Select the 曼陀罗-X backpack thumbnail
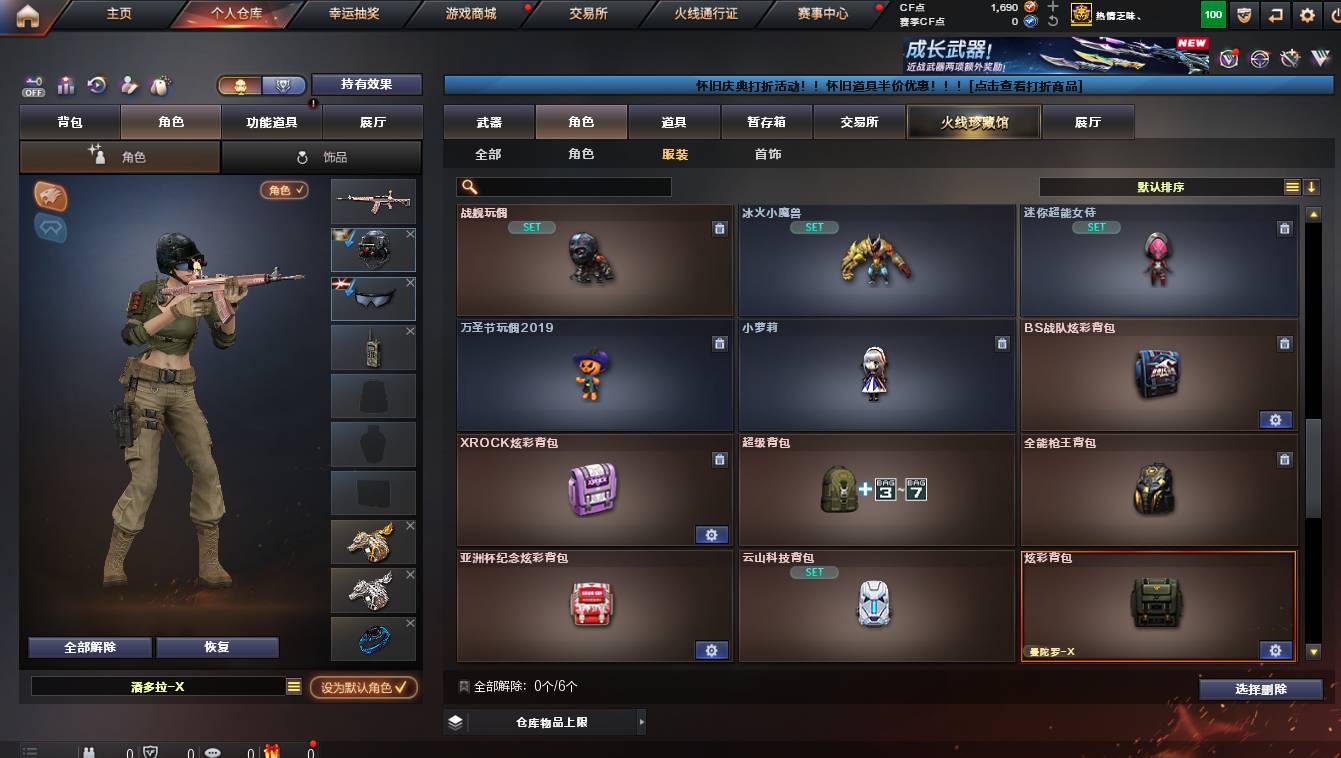 coord(1158,600)
